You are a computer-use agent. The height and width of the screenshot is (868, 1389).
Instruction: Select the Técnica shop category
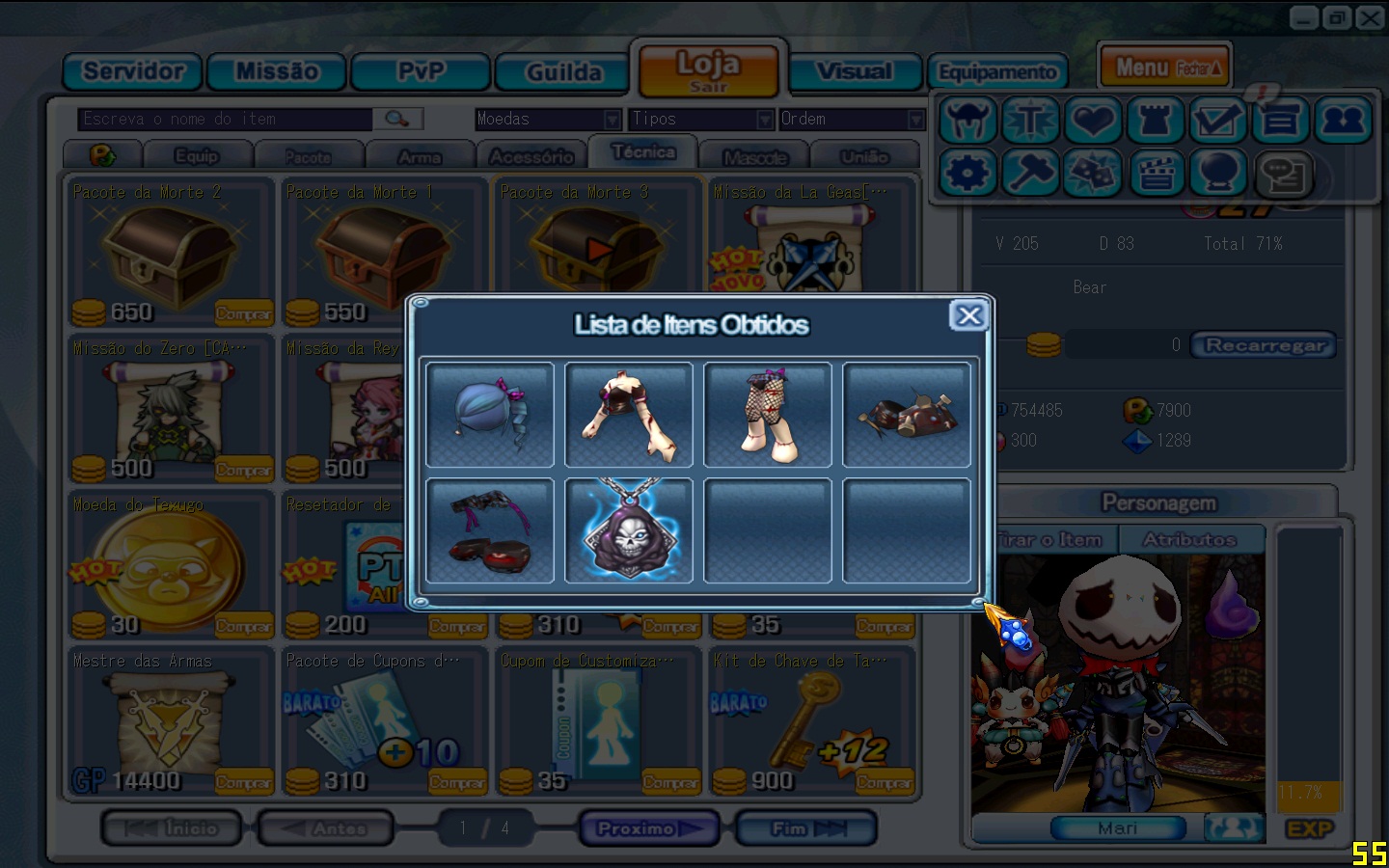[x=643, y=152]
